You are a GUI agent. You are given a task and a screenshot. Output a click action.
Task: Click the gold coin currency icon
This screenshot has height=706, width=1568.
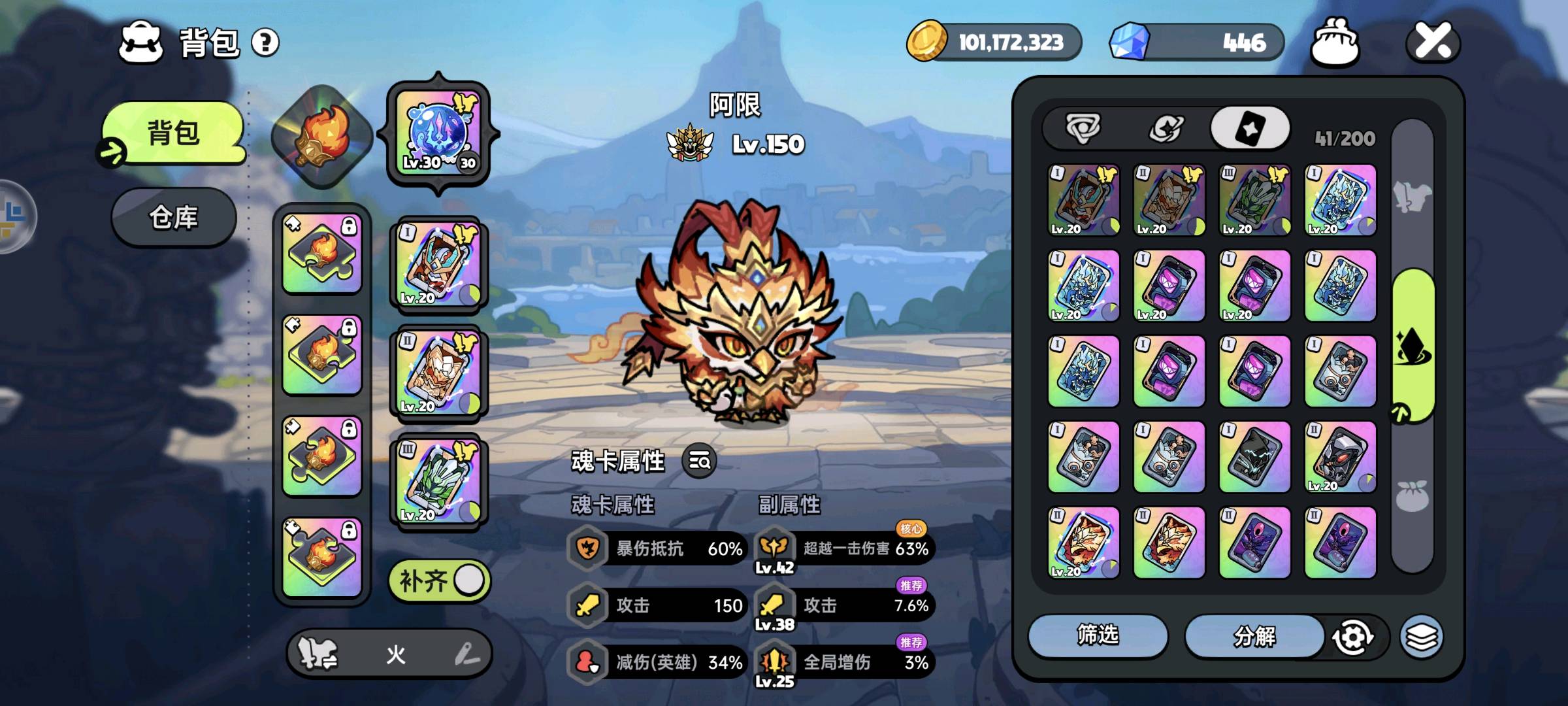[x=926, y=41]
